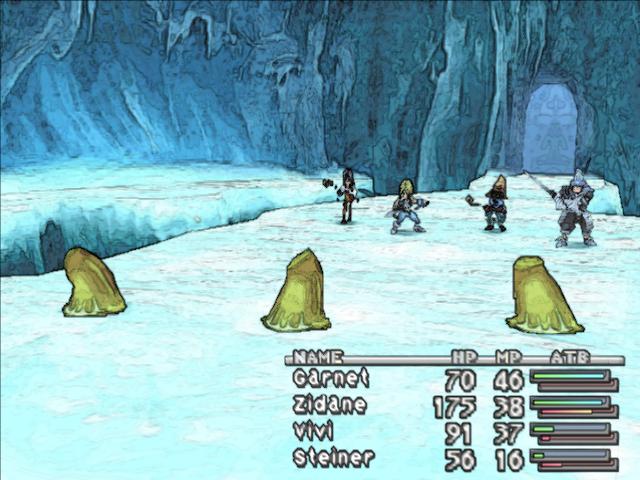Pick Vivi from the party names

(317, 432)
